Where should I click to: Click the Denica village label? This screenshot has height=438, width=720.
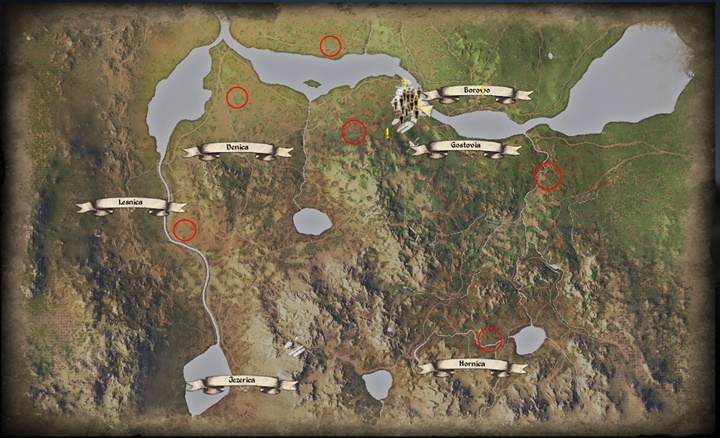[x=237, y=149]
